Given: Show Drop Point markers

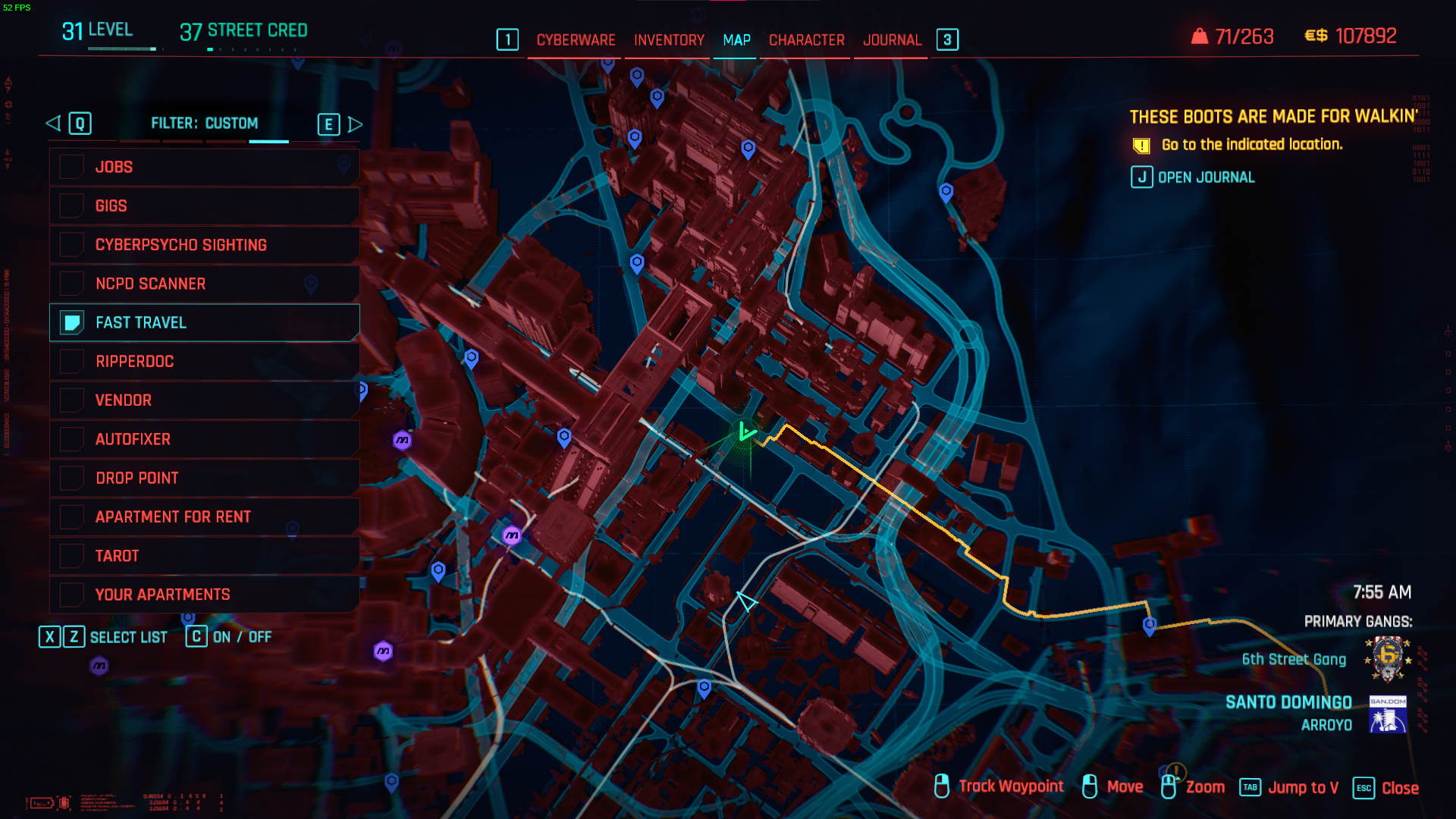Looking at the screenshot, I should tap(72, 479).
